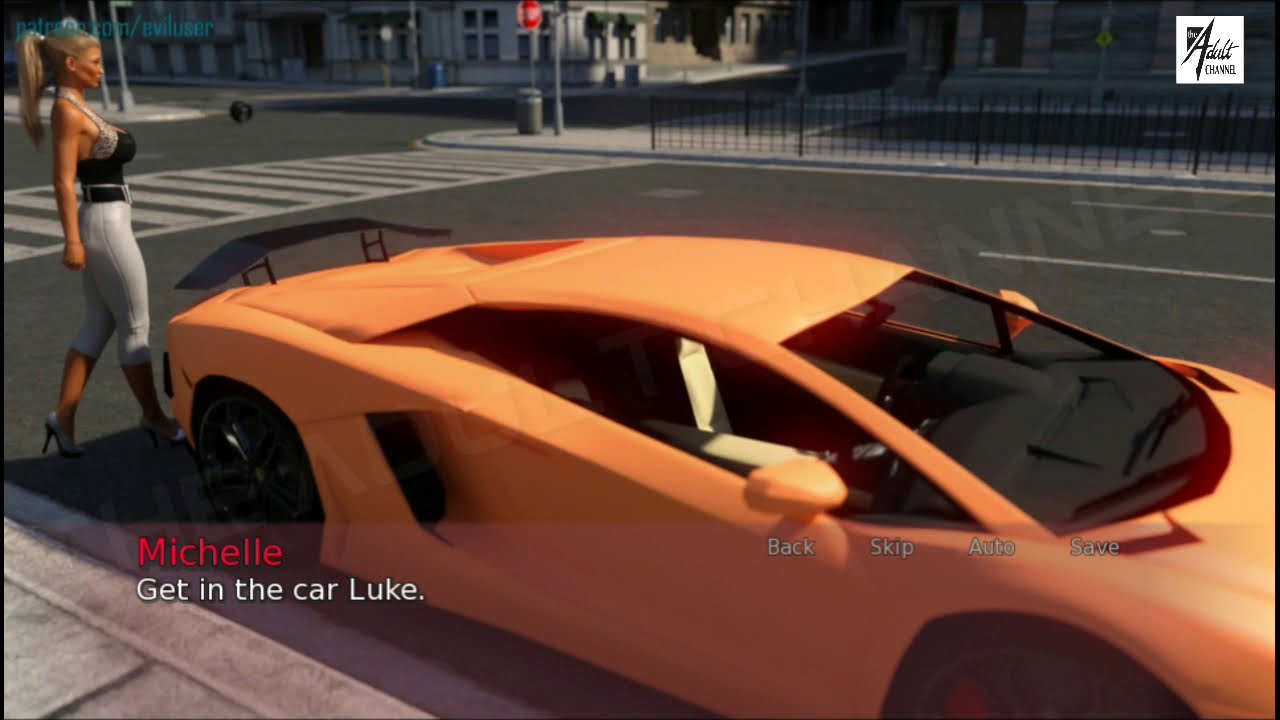Enable Auto-forward text mode
1280x720 pixels.
pos(992,547)
